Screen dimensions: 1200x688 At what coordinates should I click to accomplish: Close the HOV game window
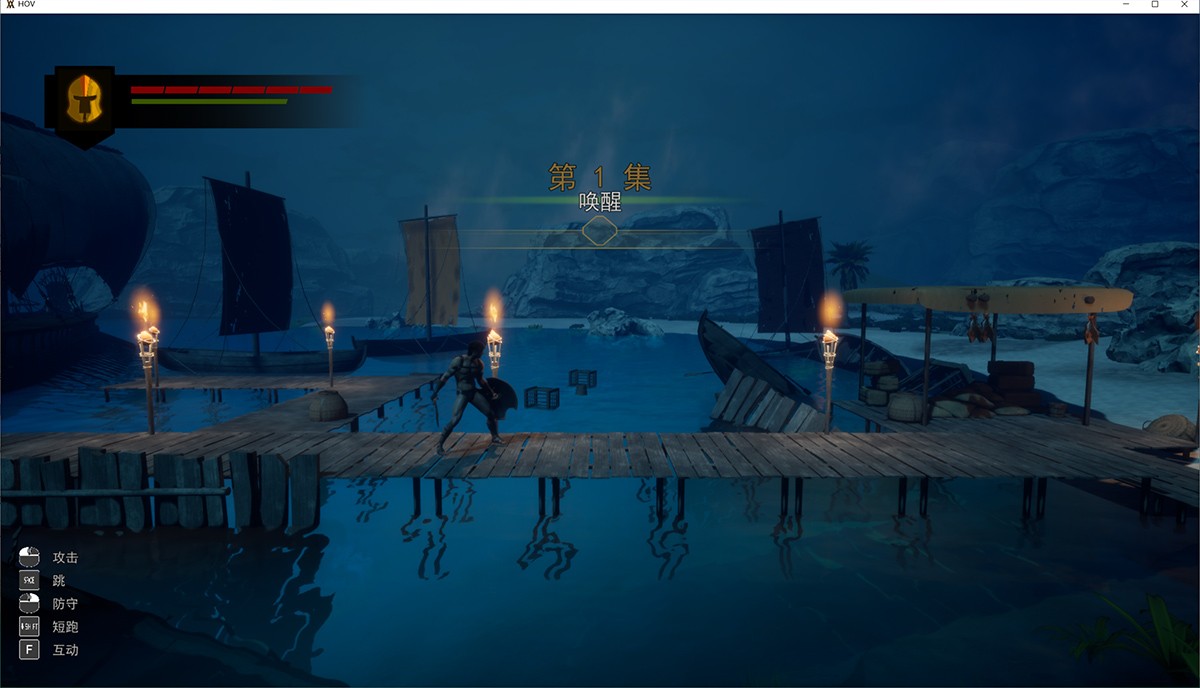[x=1183, y=5]
